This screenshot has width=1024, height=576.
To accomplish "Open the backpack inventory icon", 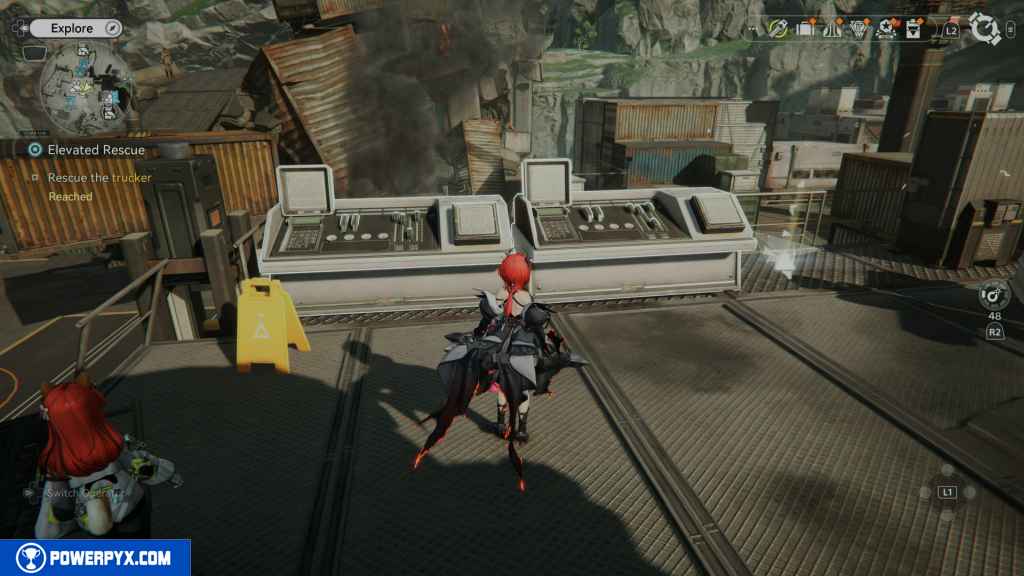I will click(805, 29).
